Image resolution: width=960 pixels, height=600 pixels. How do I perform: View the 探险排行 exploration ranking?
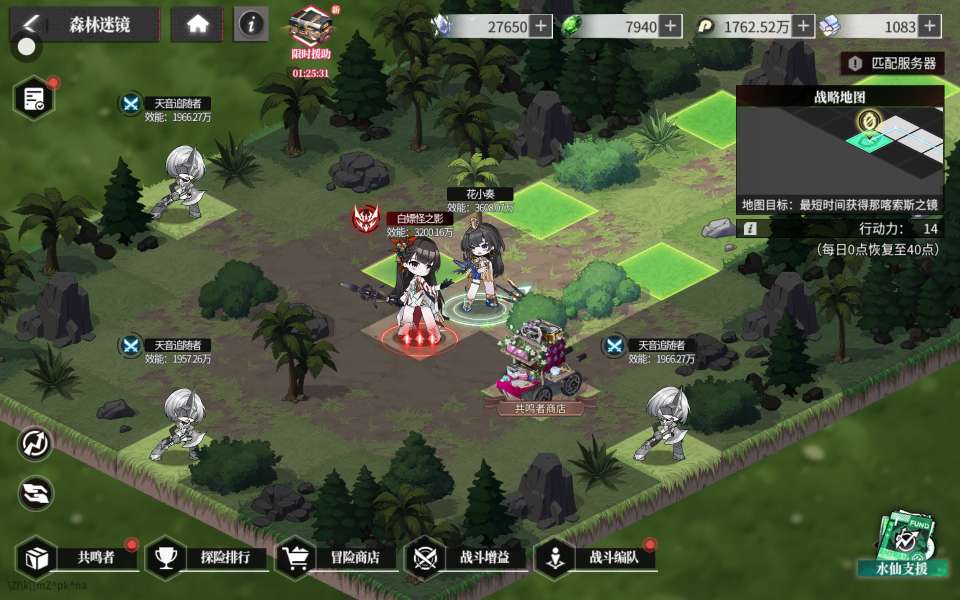[208, 557]
